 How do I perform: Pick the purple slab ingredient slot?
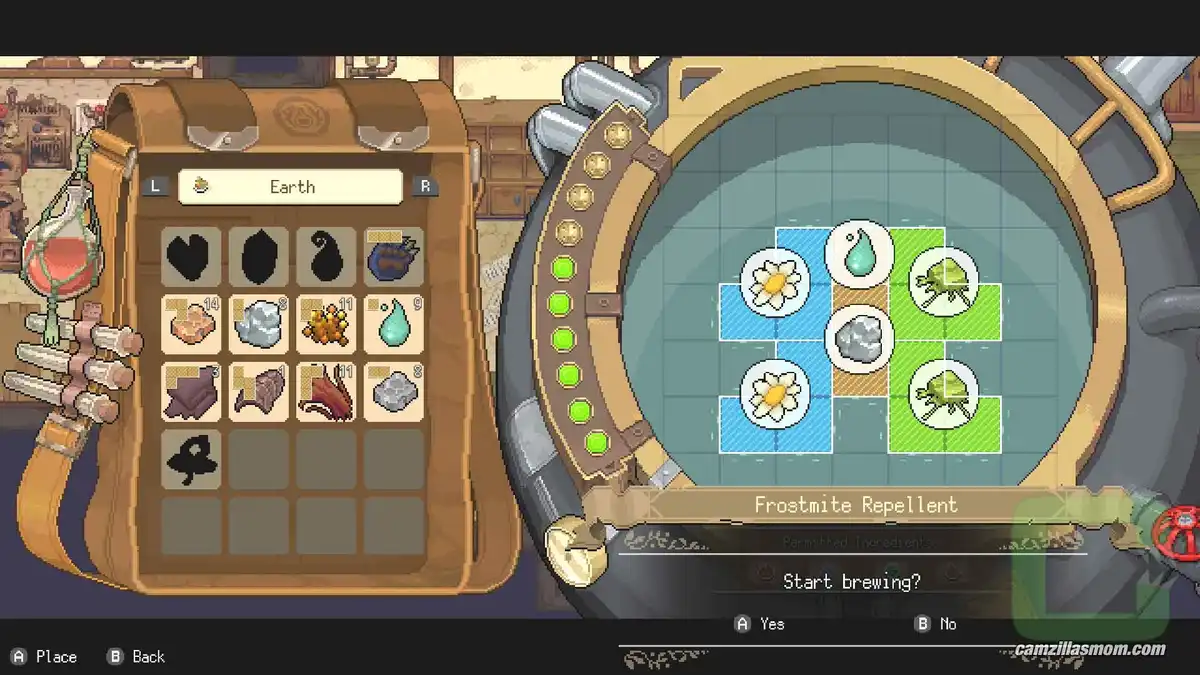[x=191, y=391]
